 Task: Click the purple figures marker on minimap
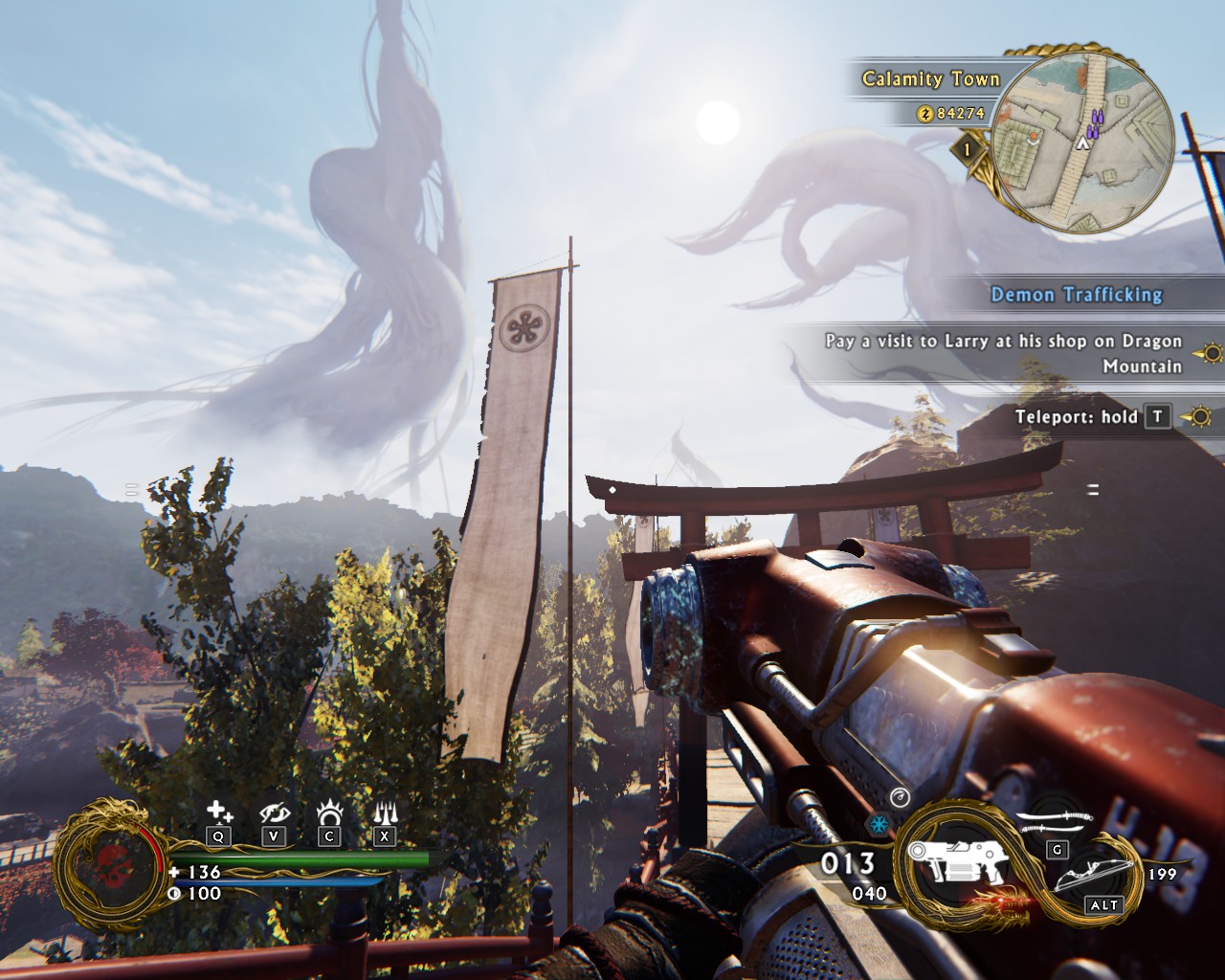pyautogui.click(x=1096, y=120)
